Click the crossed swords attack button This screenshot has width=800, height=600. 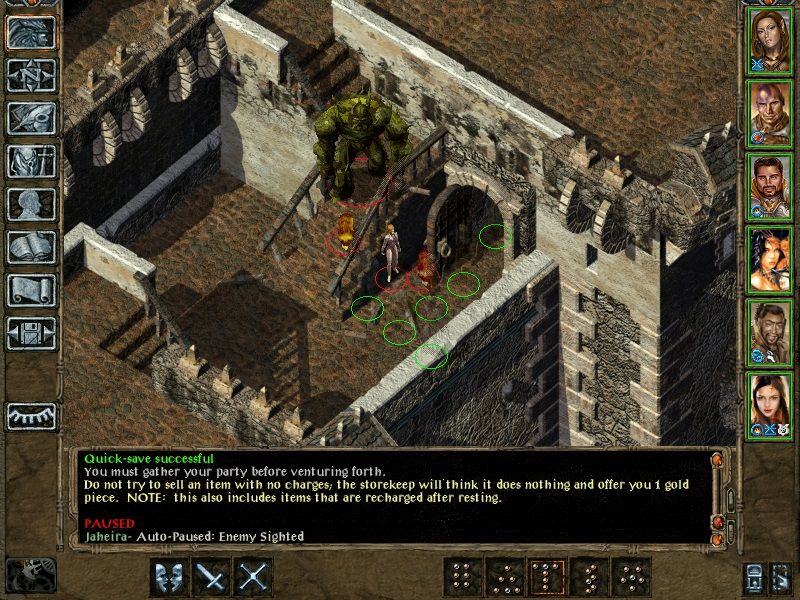[255, 577]
